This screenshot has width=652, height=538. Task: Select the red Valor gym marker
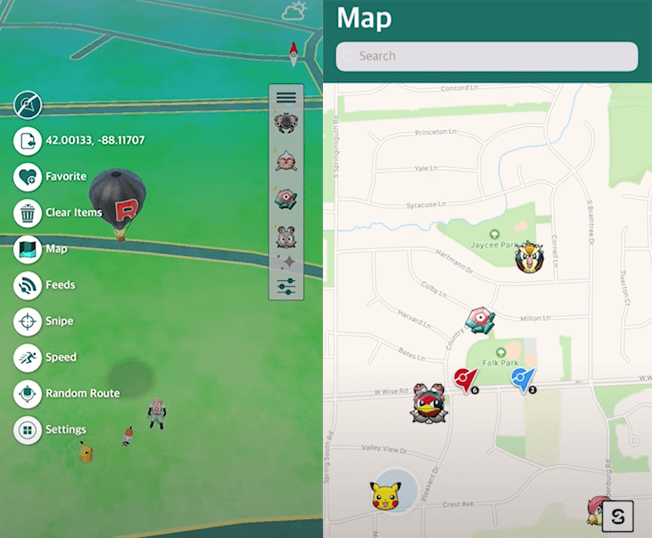tap(464, 379)
